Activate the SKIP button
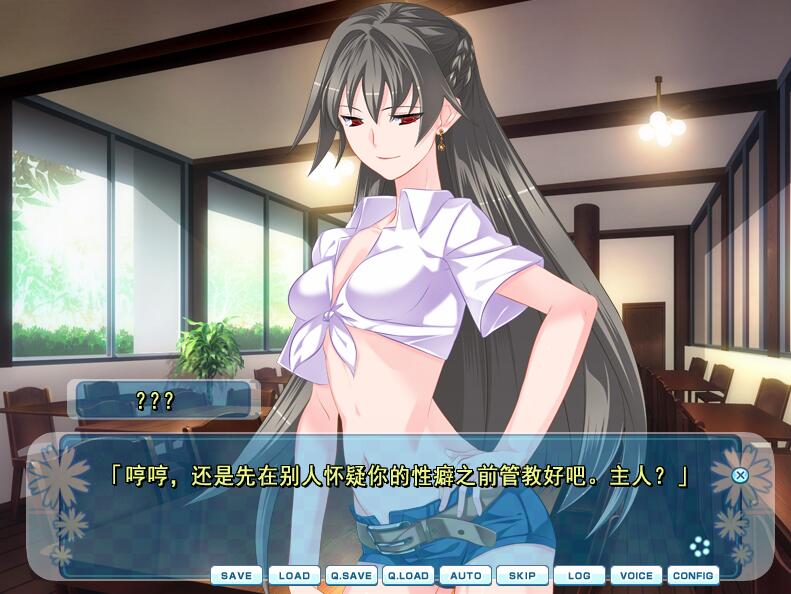 coord(522,575)
